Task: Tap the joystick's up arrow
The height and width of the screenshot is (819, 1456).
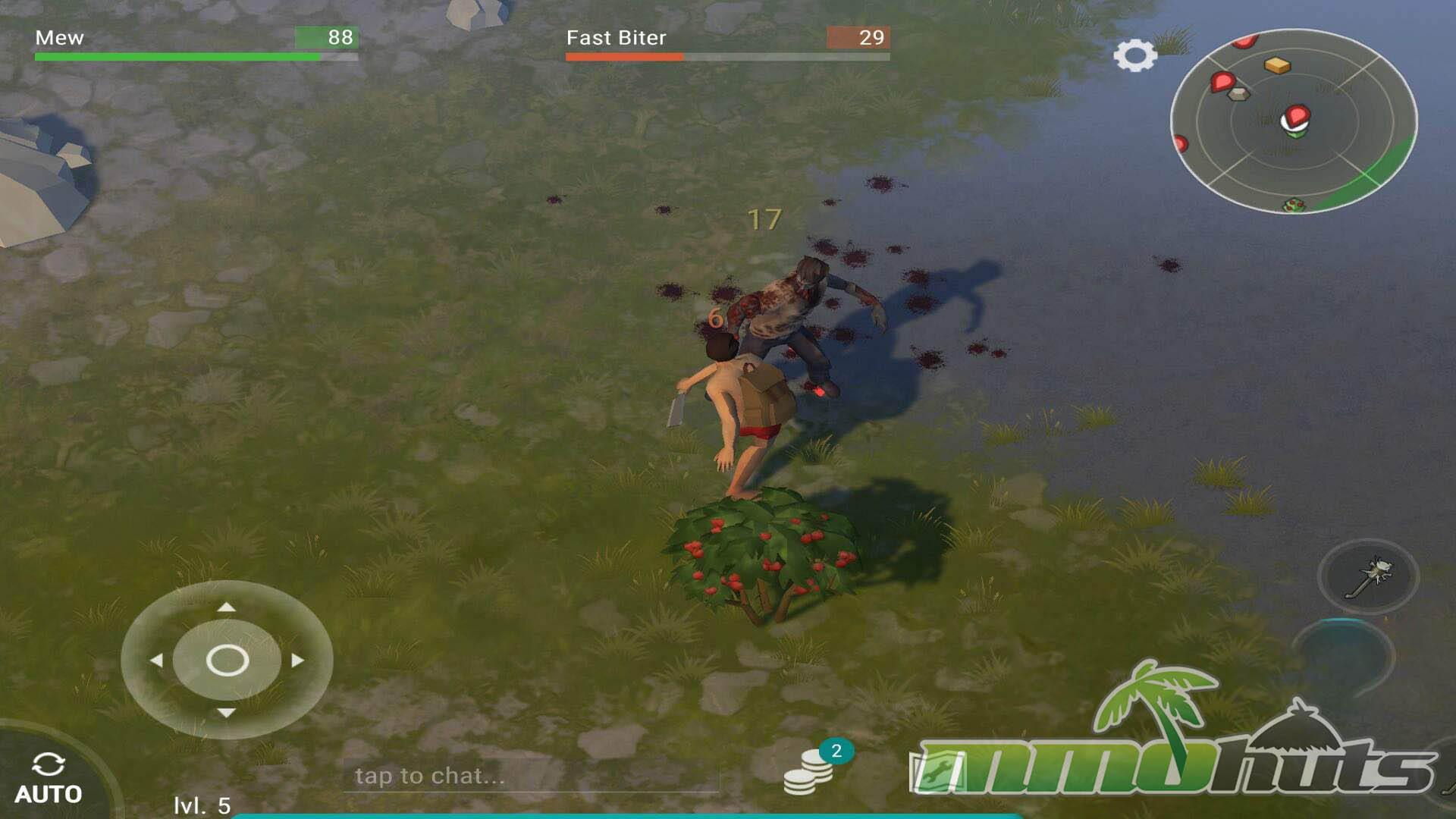Action: coord(226,607)
